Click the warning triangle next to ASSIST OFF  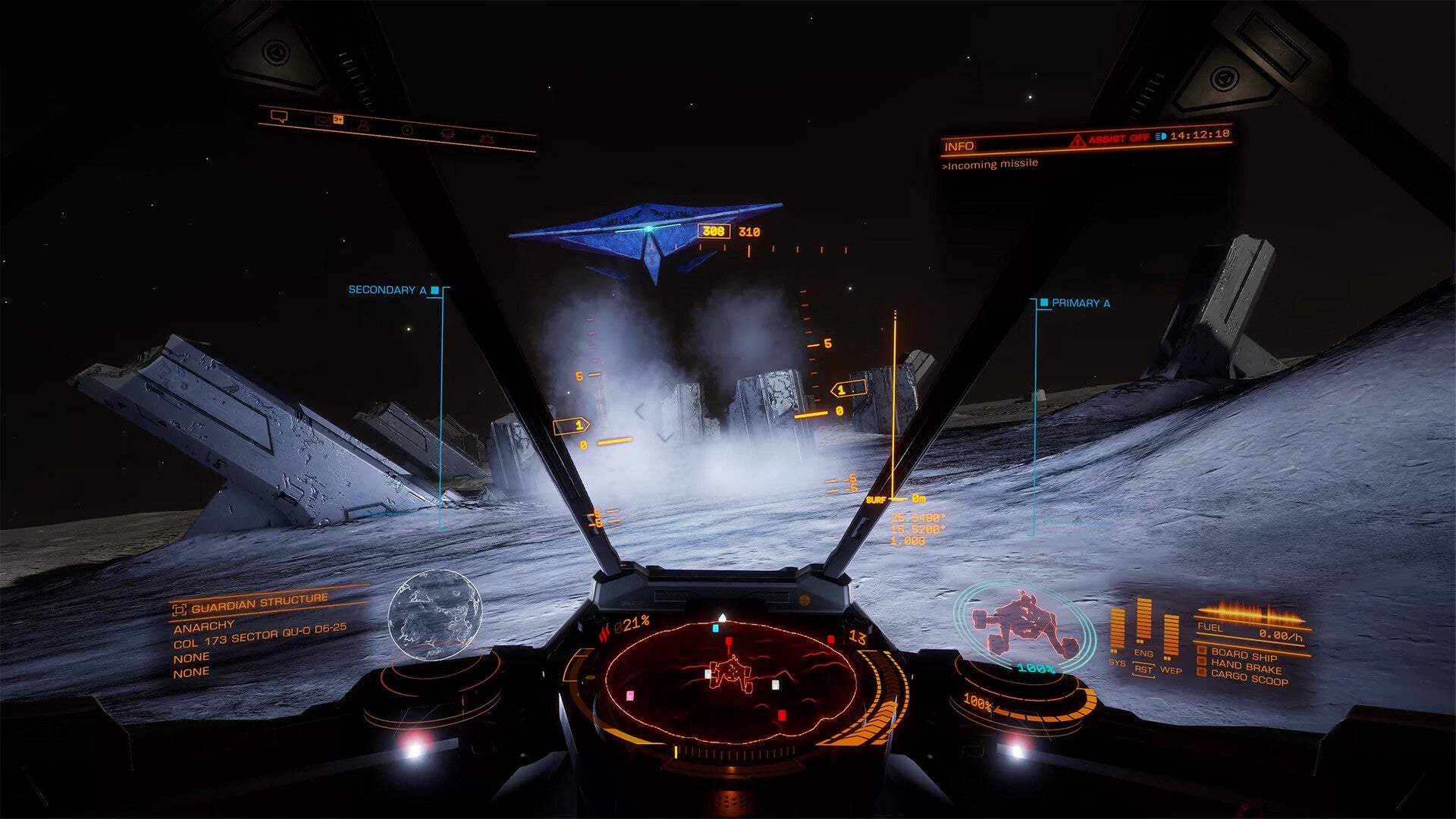point(1078,139)
